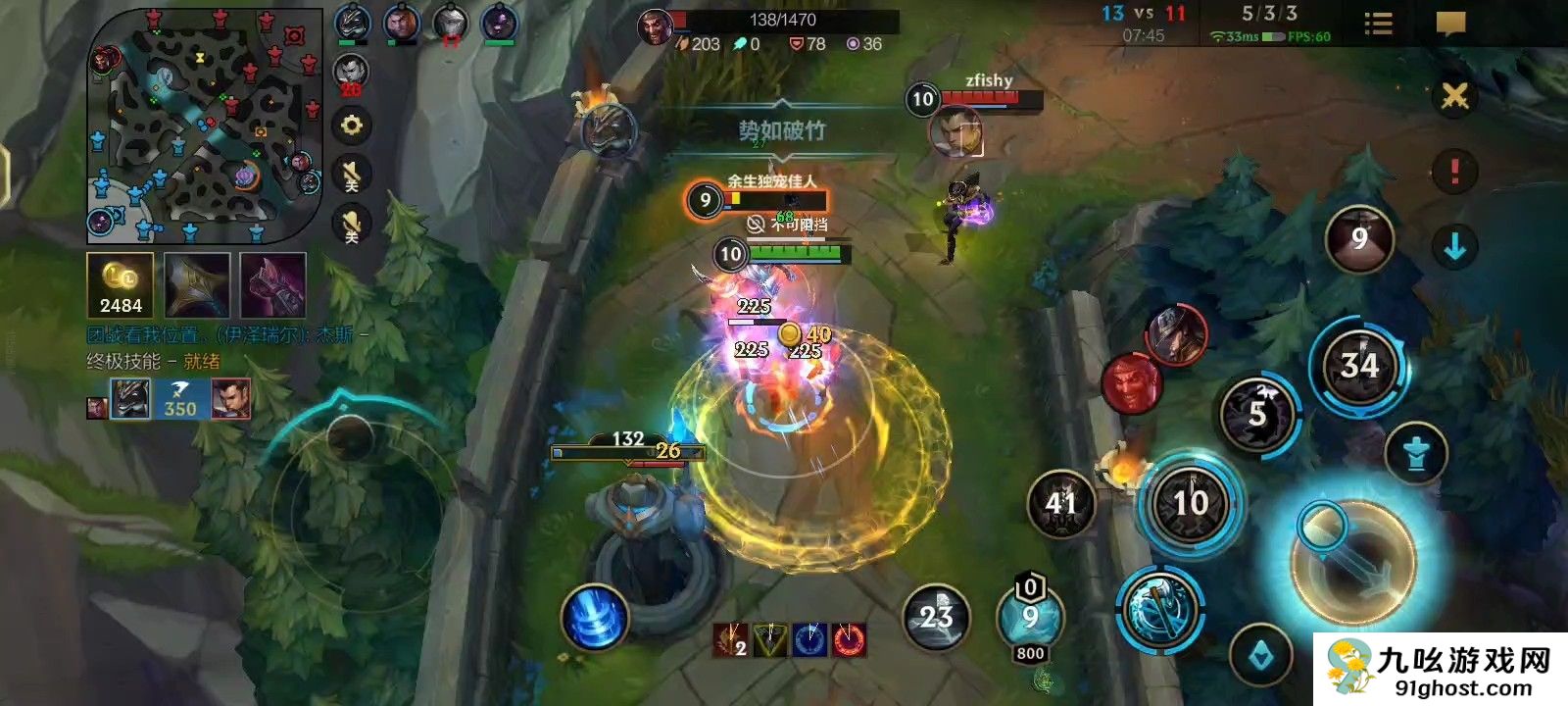Open the scoreboard list icon
1568x706 pixels.
[x=1378, y=25]
